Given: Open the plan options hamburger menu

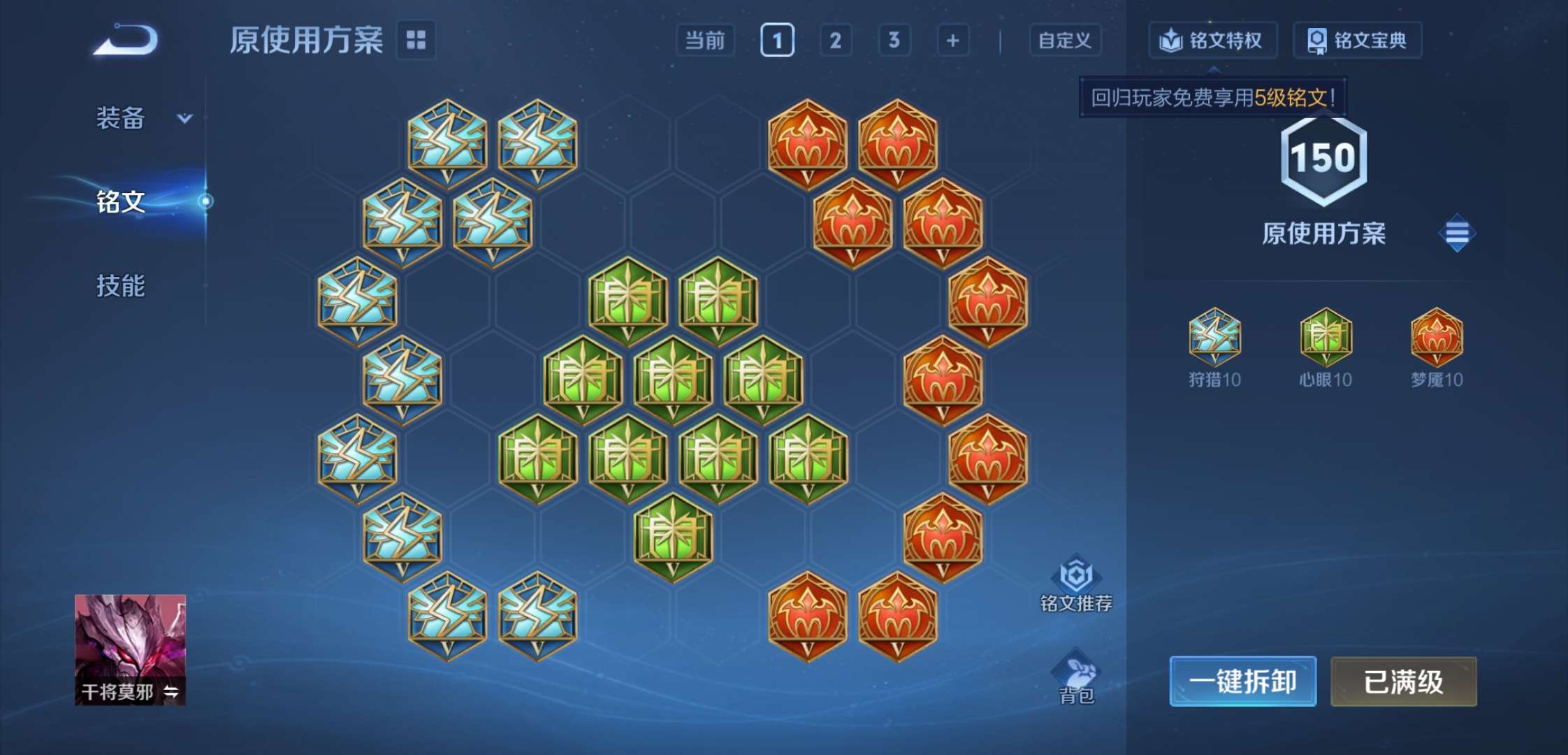Looking at the screenshot, I should pos(1456,232).
